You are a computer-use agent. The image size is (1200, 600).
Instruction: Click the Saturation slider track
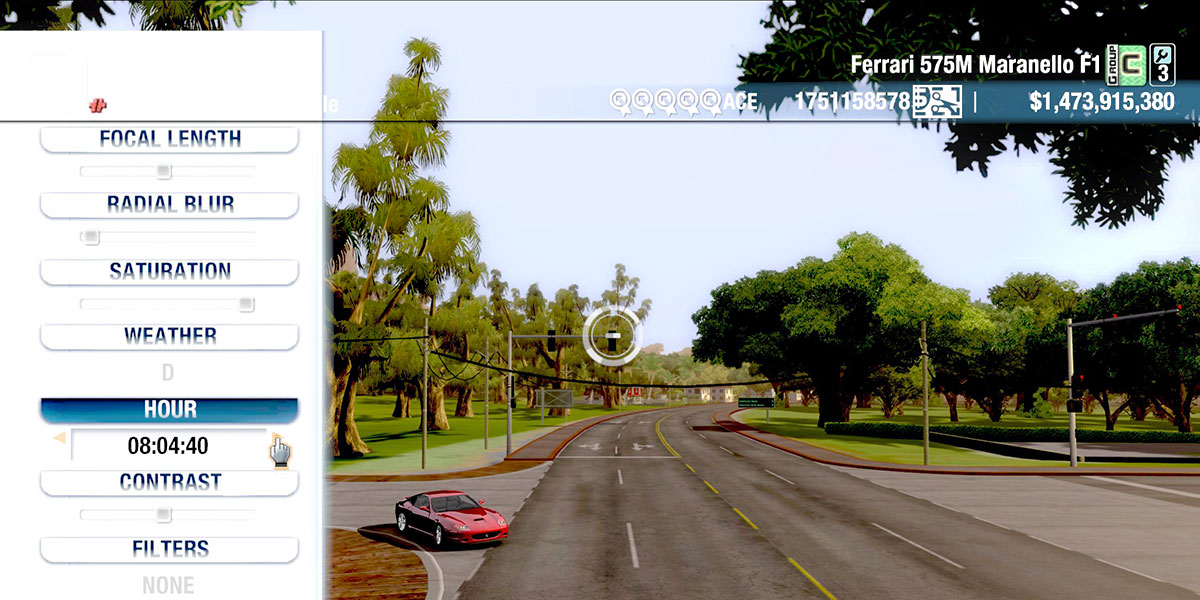[x=168, y=304]
